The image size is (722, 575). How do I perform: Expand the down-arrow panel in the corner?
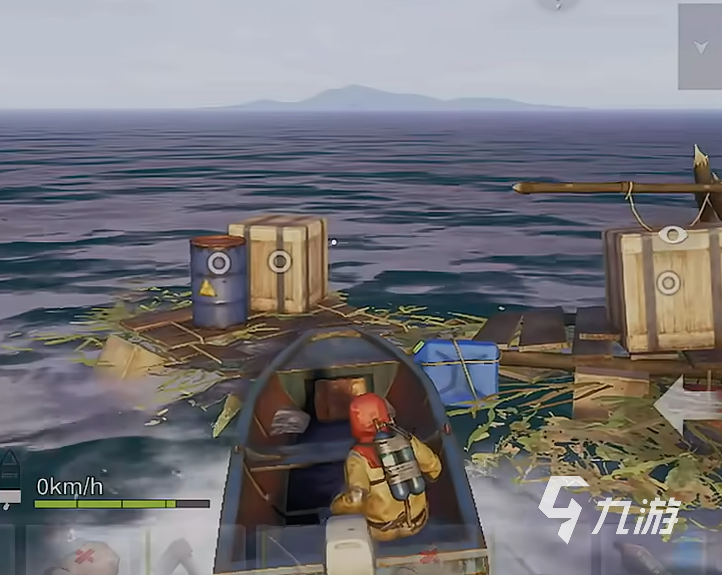(701, 47)
